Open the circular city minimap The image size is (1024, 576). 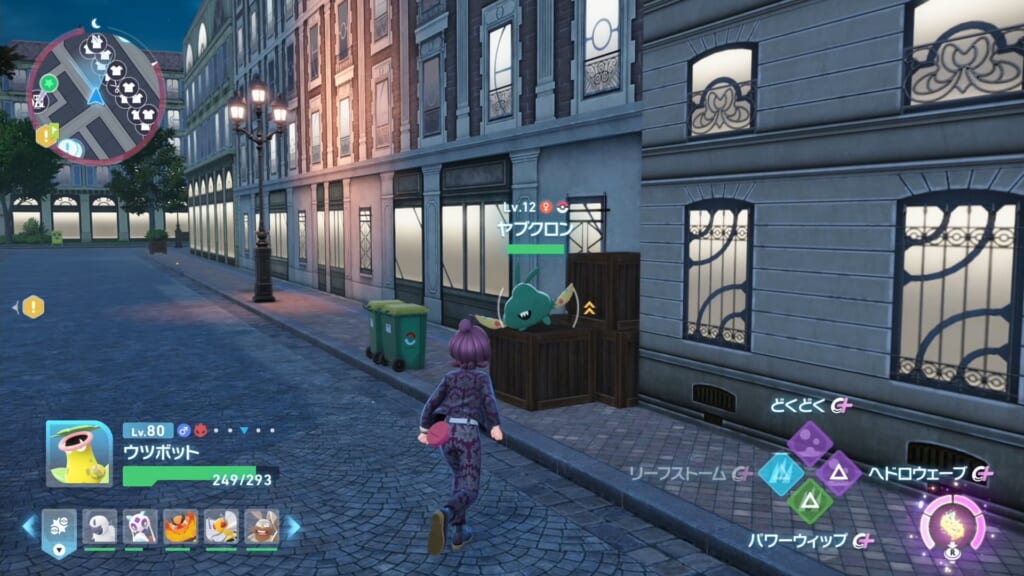(x=96, y=96)
